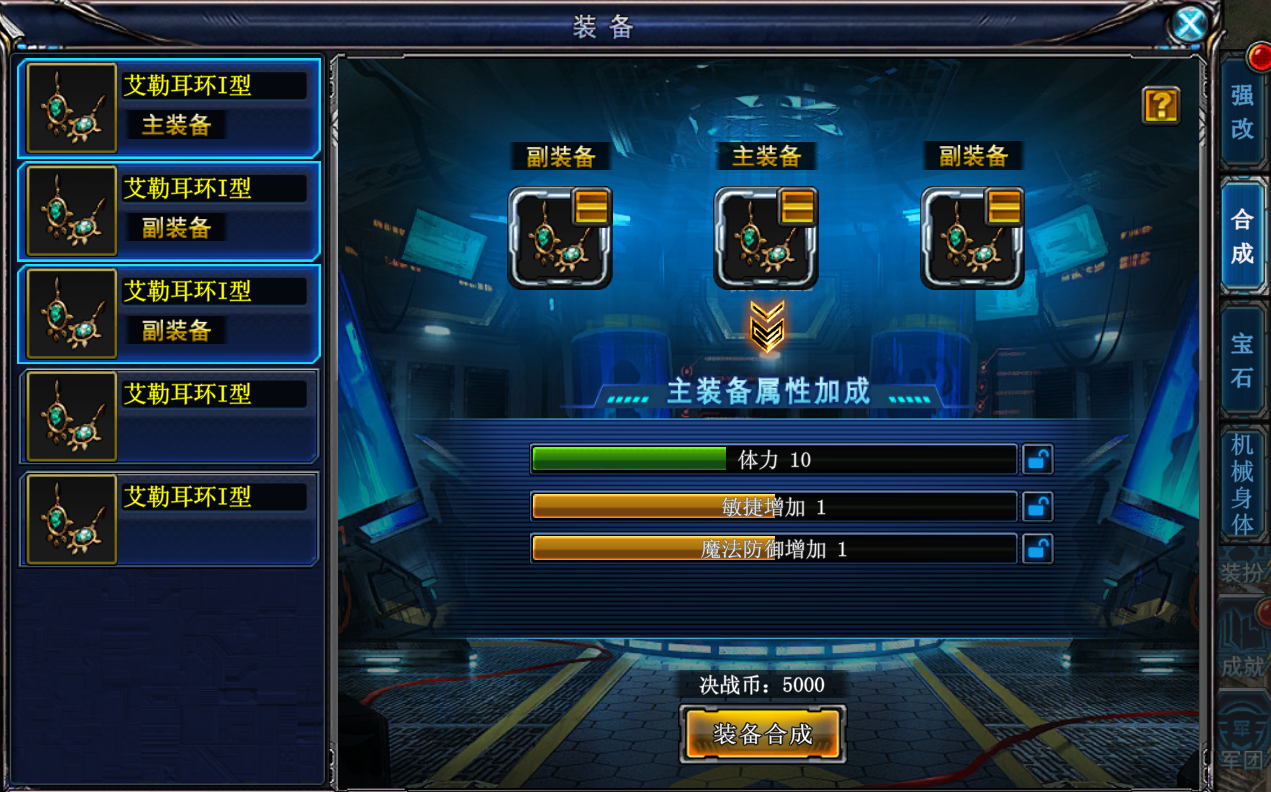Switch to the 强改 tab
The width and height of the screenshot is (1271, 792).
point(1242,111)
